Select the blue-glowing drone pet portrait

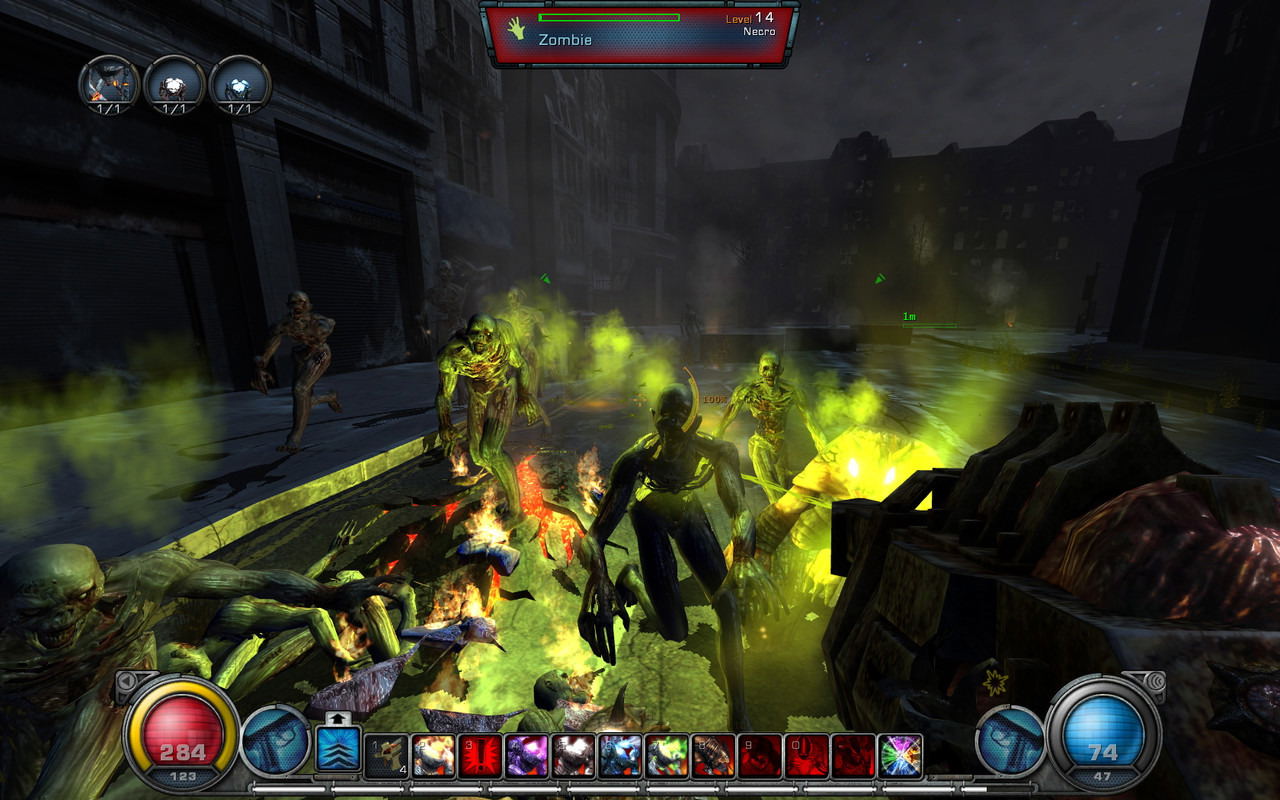pos(240,83)
